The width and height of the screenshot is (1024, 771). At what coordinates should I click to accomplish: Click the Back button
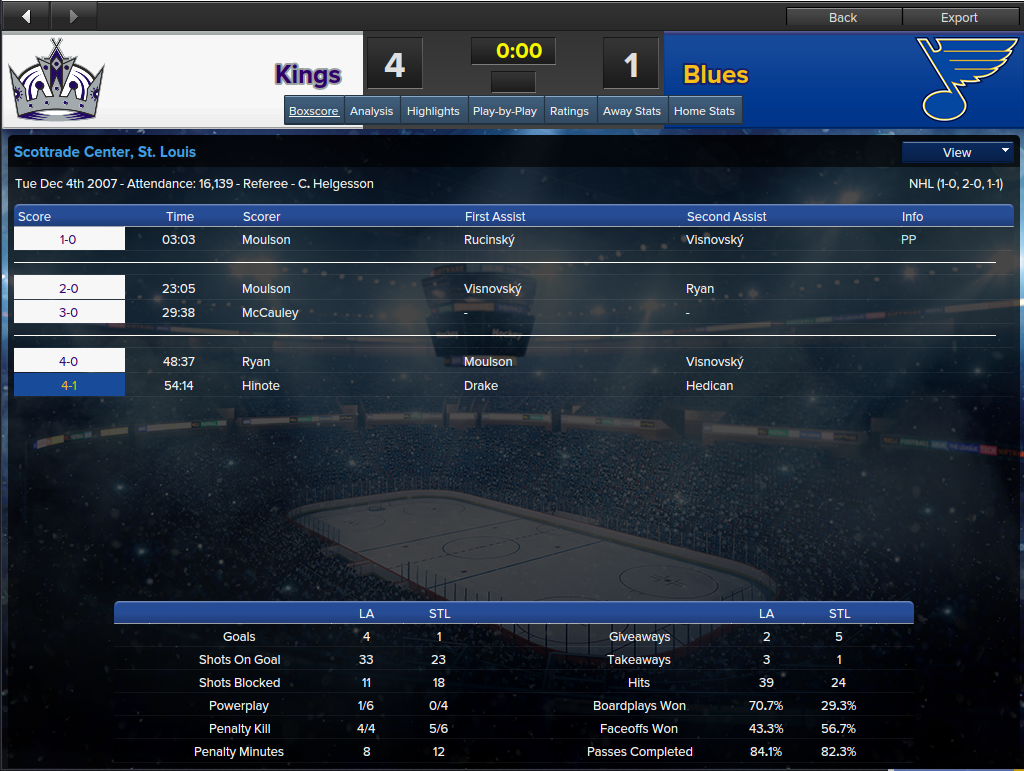point(843,17)
